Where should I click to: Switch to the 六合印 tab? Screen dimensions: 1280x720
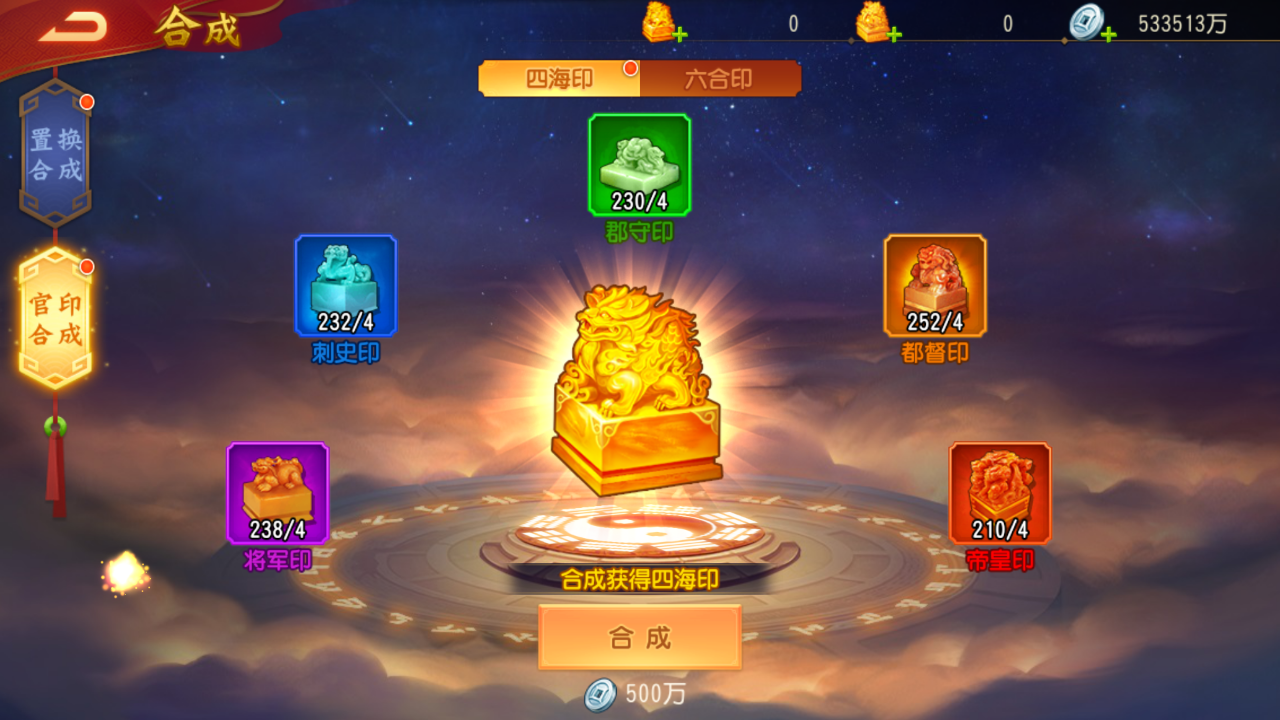pyautogui.click(x=719, y=79)
